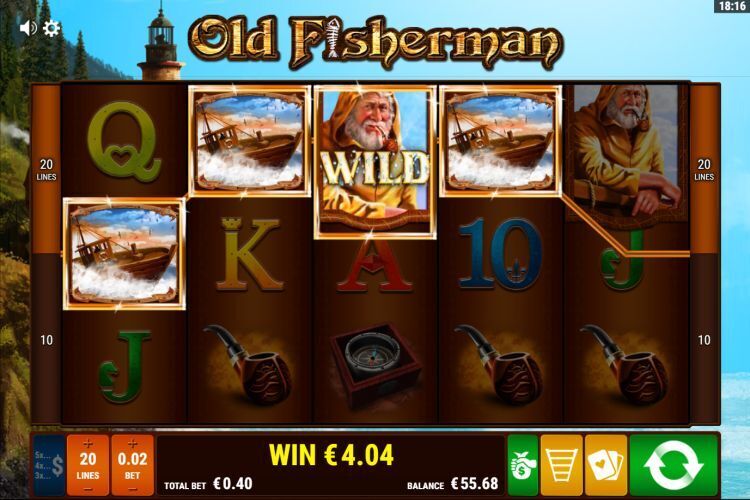Increase the bet amount with the plus

pyautogui.click(x=133, y=443)
